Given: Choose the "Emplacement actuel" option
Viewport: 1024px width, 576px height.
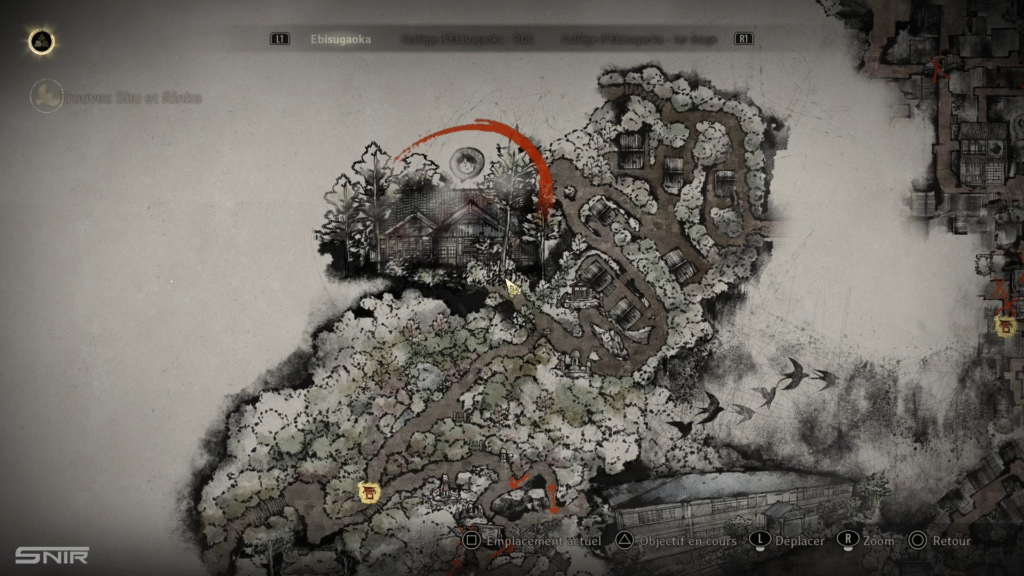Looking at the screenshot, I should click(x=532, y=541).
